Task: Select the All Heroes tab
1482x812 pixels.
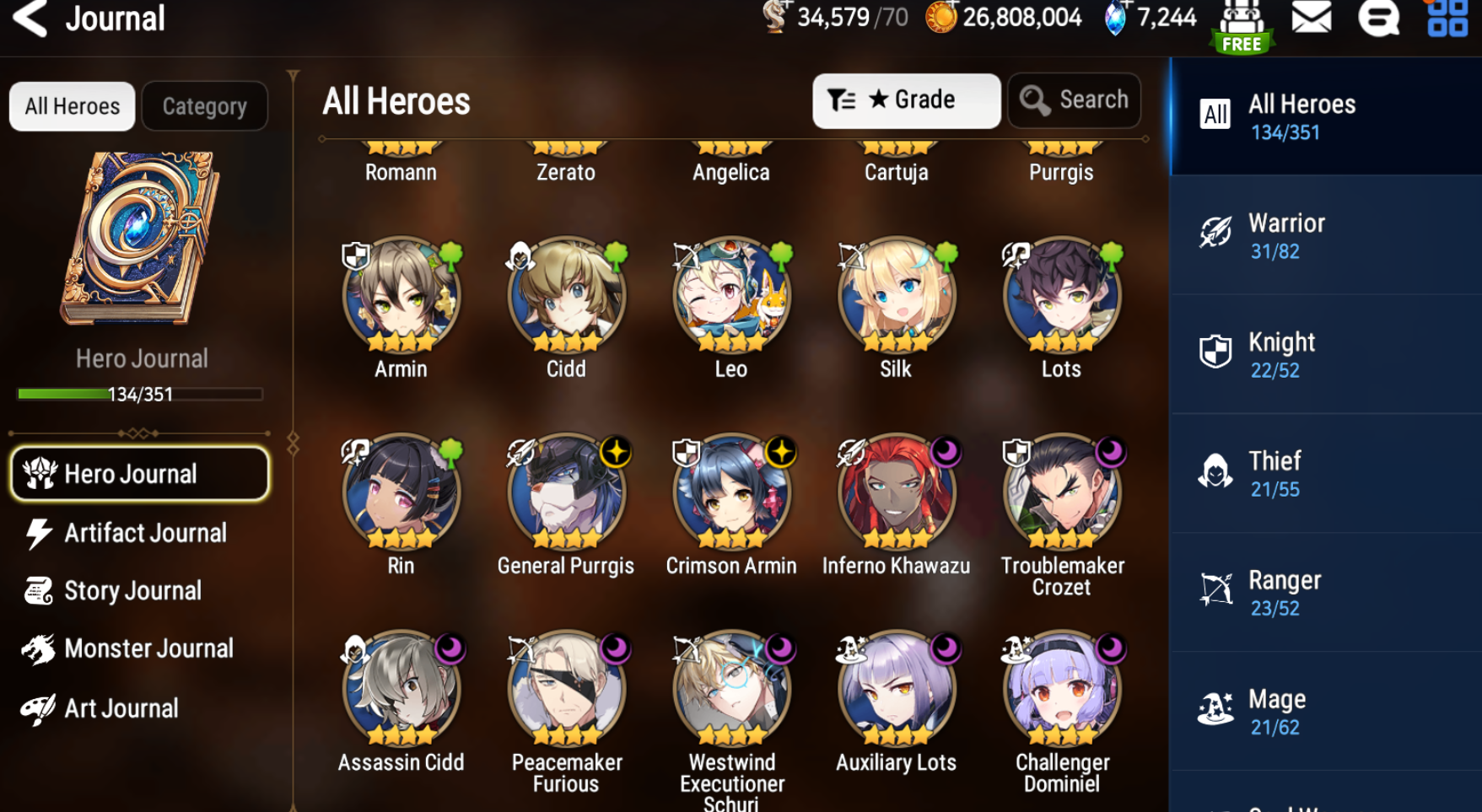Action: pyautogui.click(x=72, y=106)
